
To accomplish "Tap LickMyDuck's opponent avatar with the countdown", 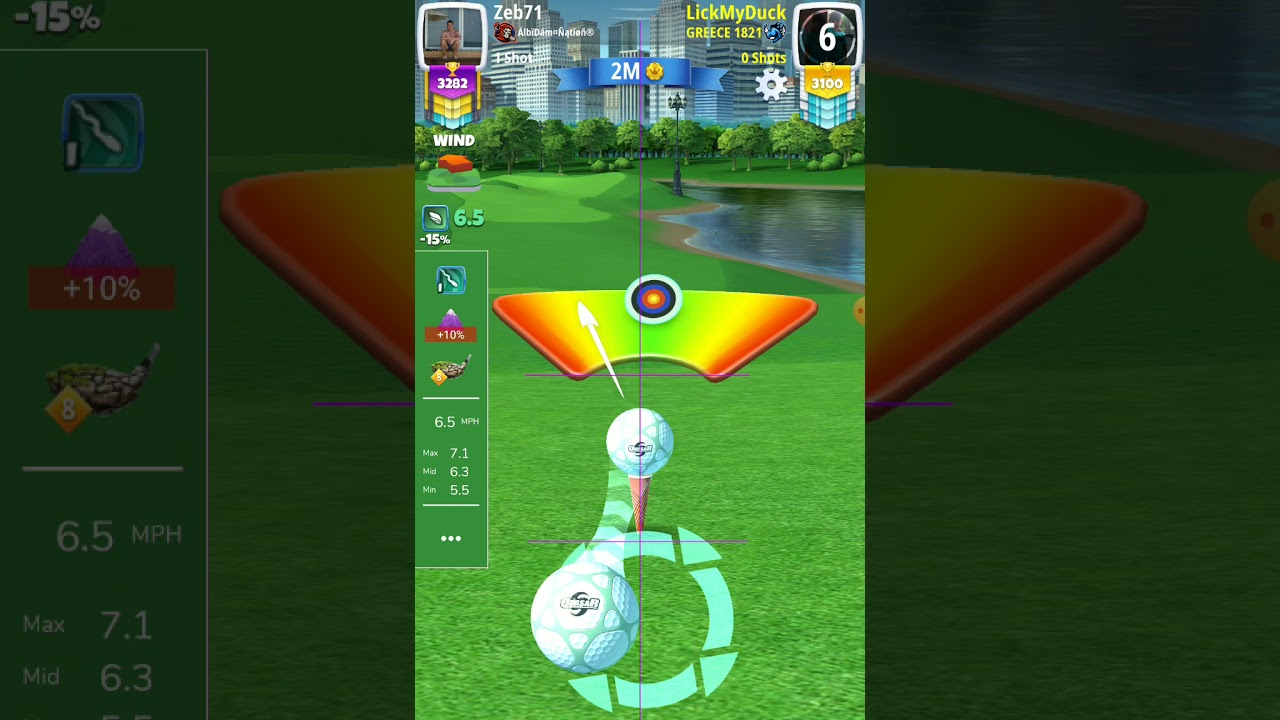I will tap(827, 37).
